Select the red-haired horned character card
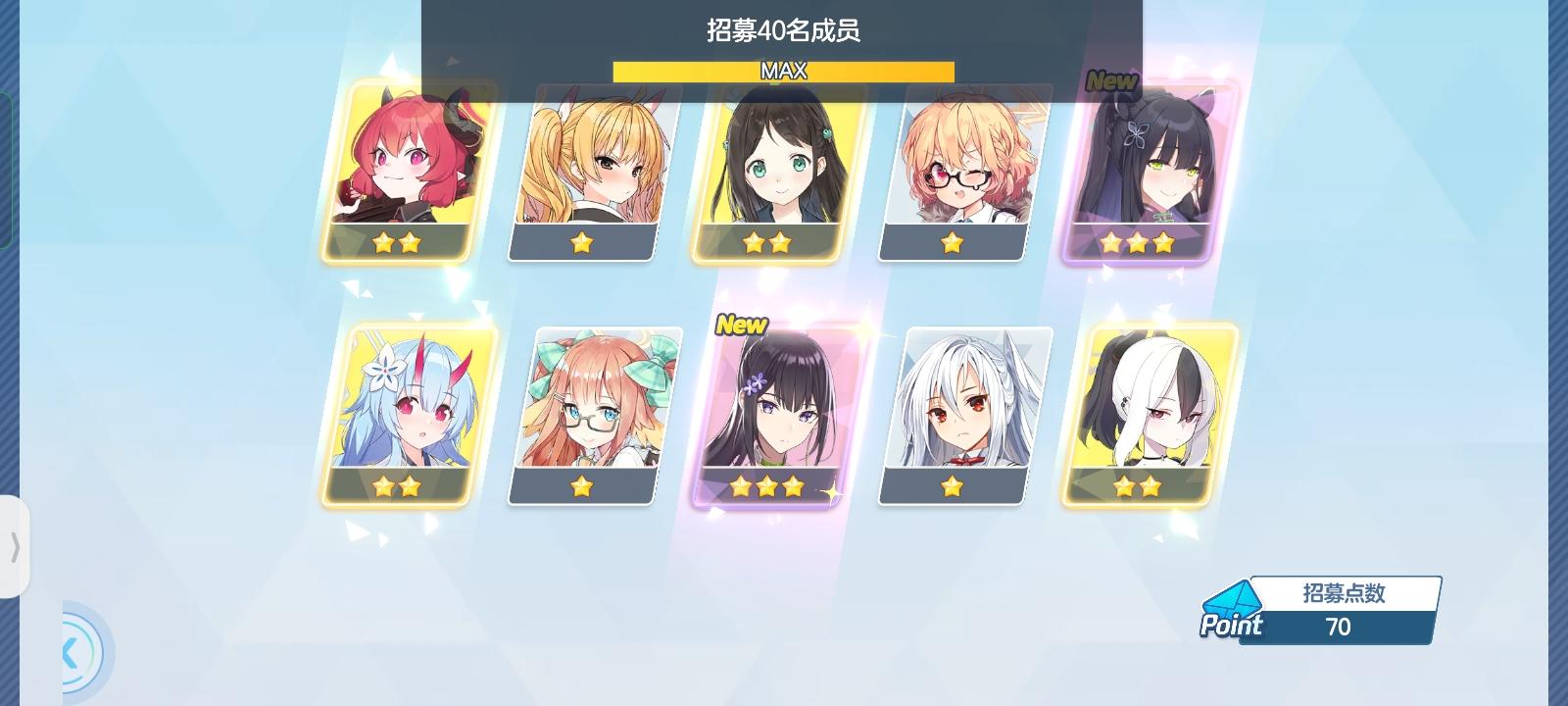1568x706 pixels. [399, 167]
